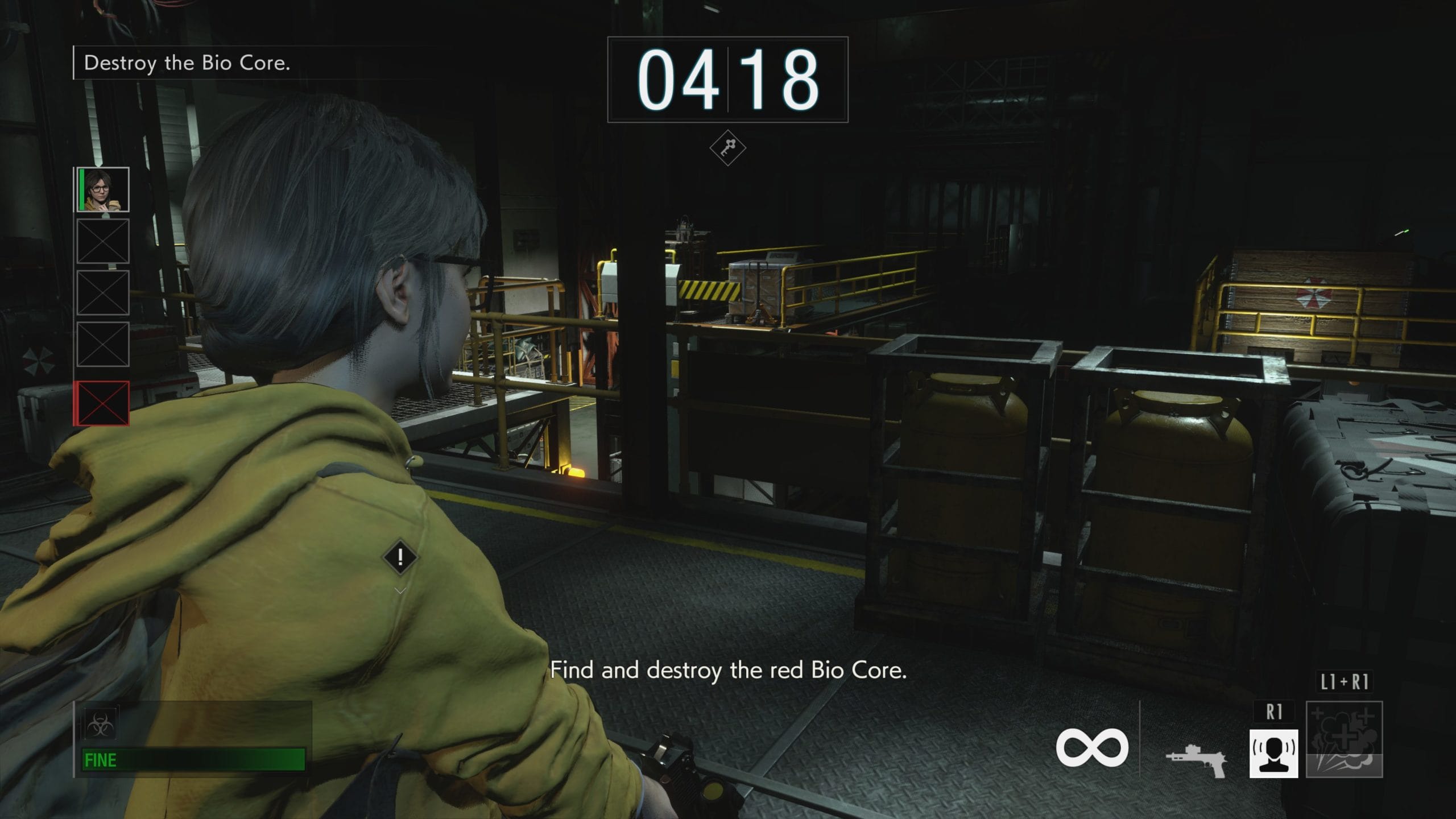This screenshot has width=1456, height=819.
Task: Click the red crossed-out mastermind slot
Action: click(102, 403)
